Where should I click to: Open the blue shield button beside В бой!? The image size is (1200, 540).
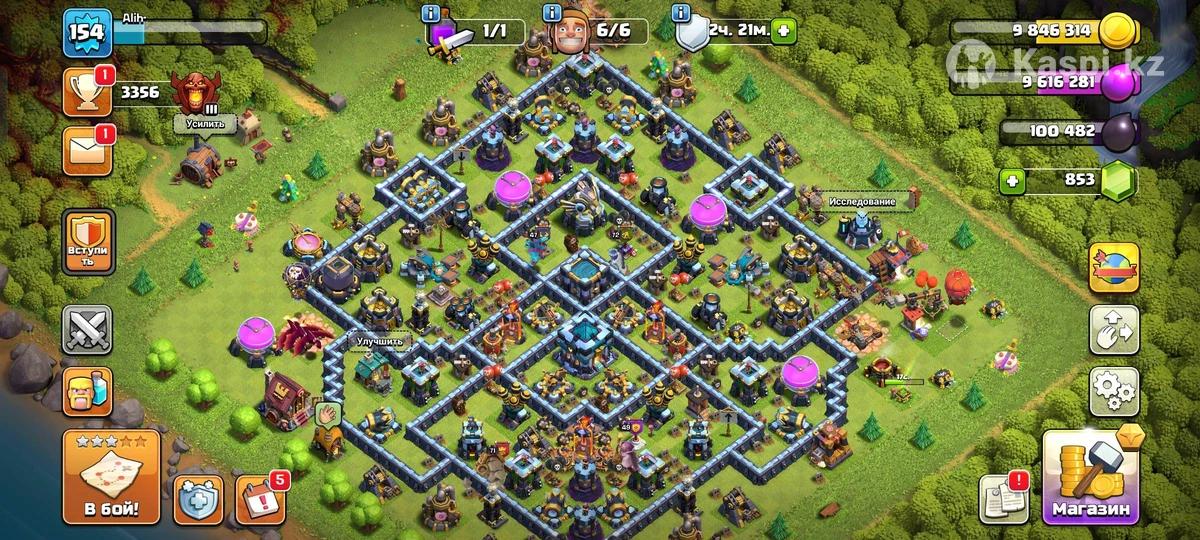pos(198,497)
